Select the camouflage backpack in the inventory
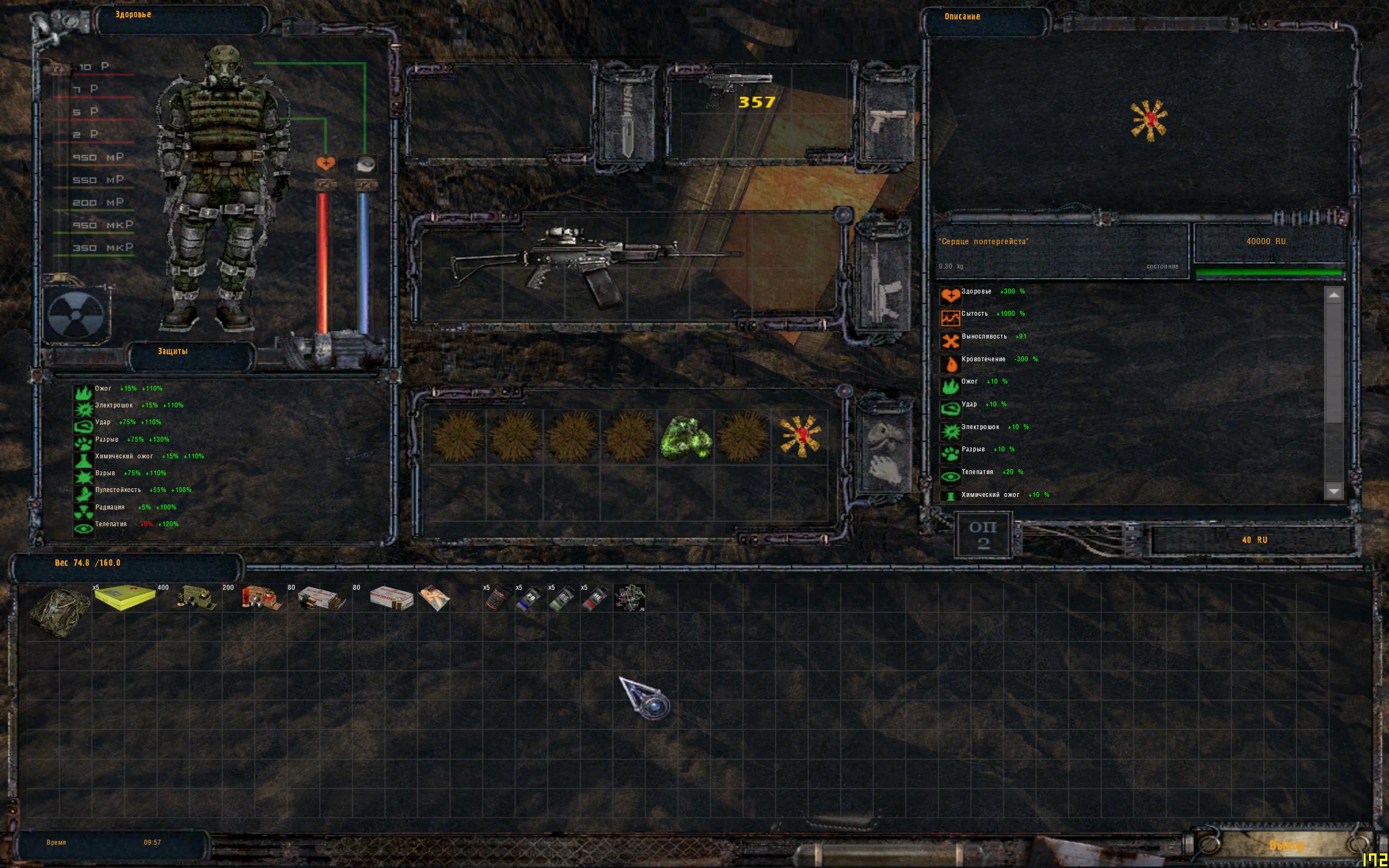This screenshot has height=868, width=1389. point(59,611)
